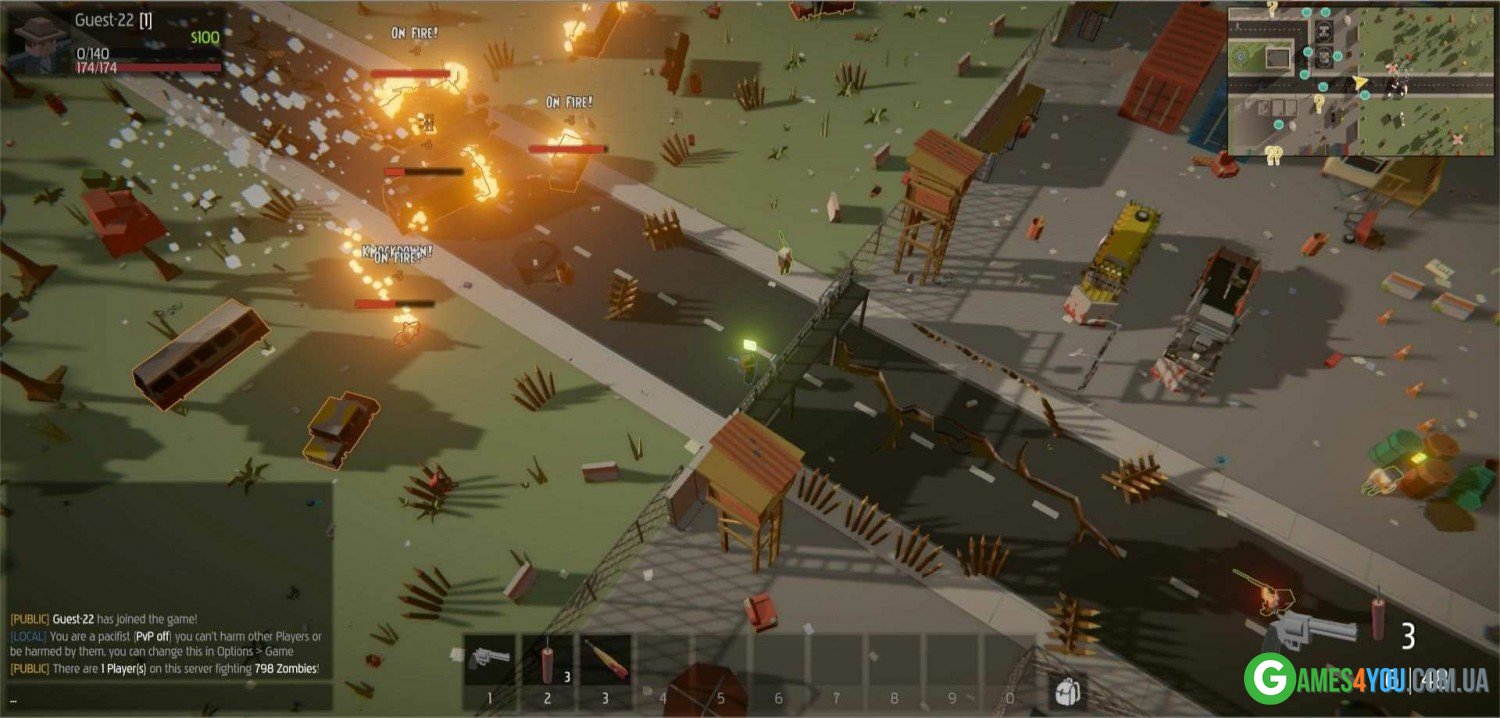
Task: Open the backpack inventory
Action: click(x=1067, y=689)
